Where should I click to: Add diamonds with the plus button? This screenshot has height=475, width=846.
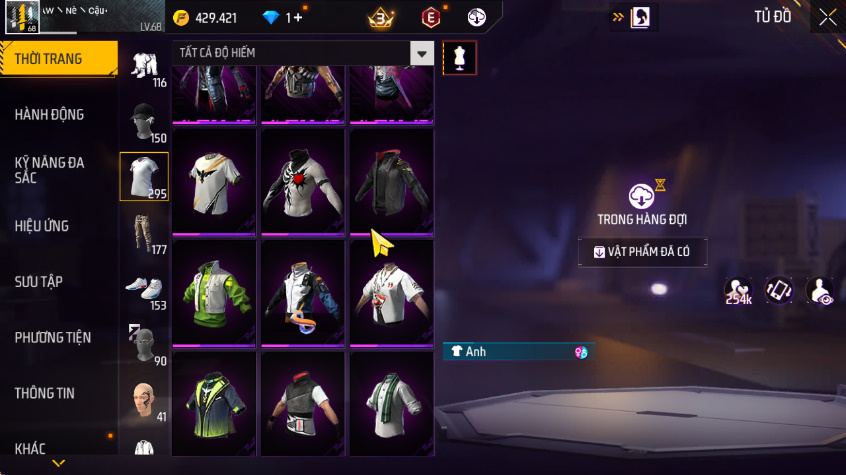(x=298, y=17)
